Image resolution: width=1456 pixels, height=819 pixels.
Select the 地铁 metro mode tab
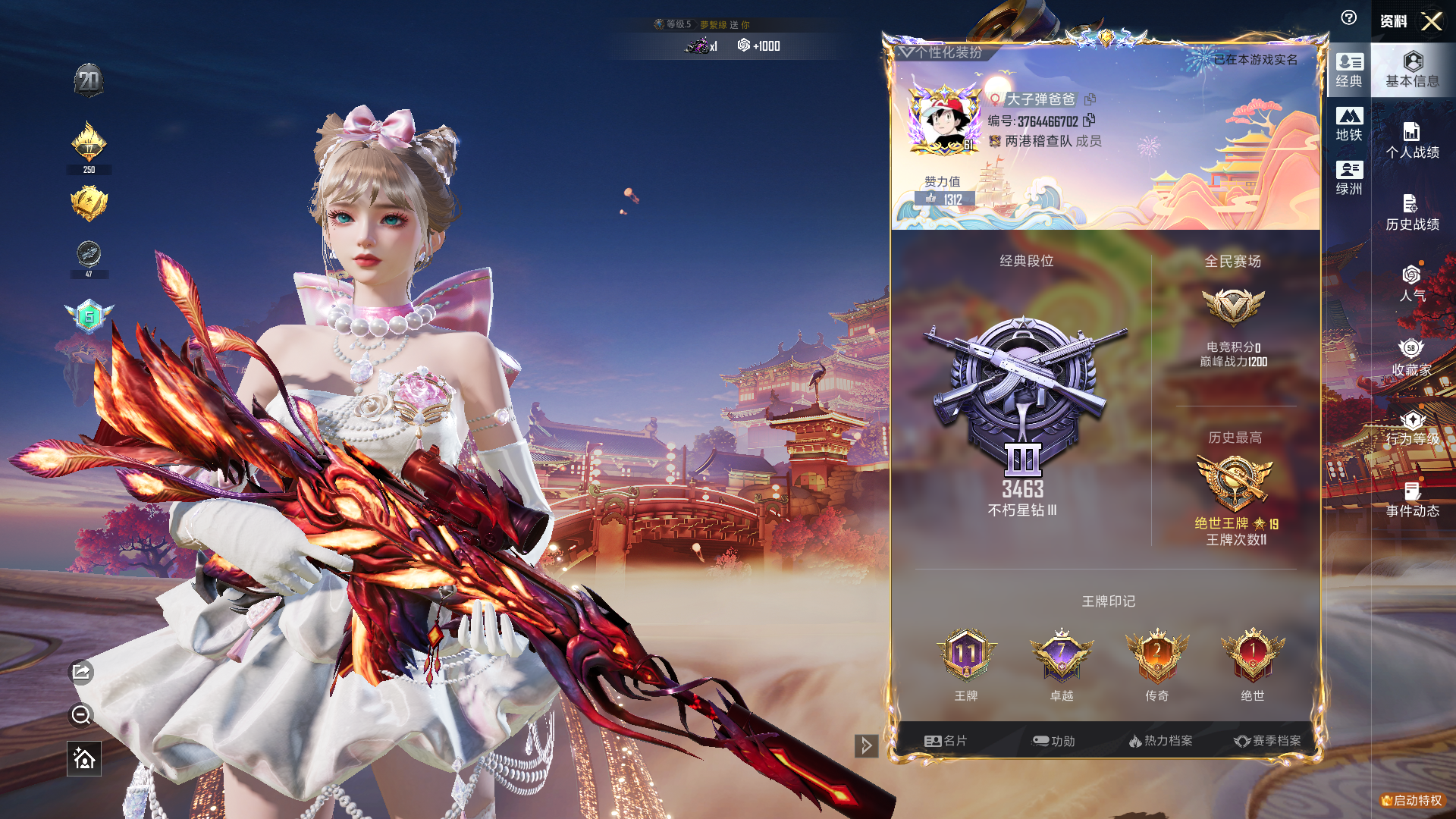tap(1349, 124)
